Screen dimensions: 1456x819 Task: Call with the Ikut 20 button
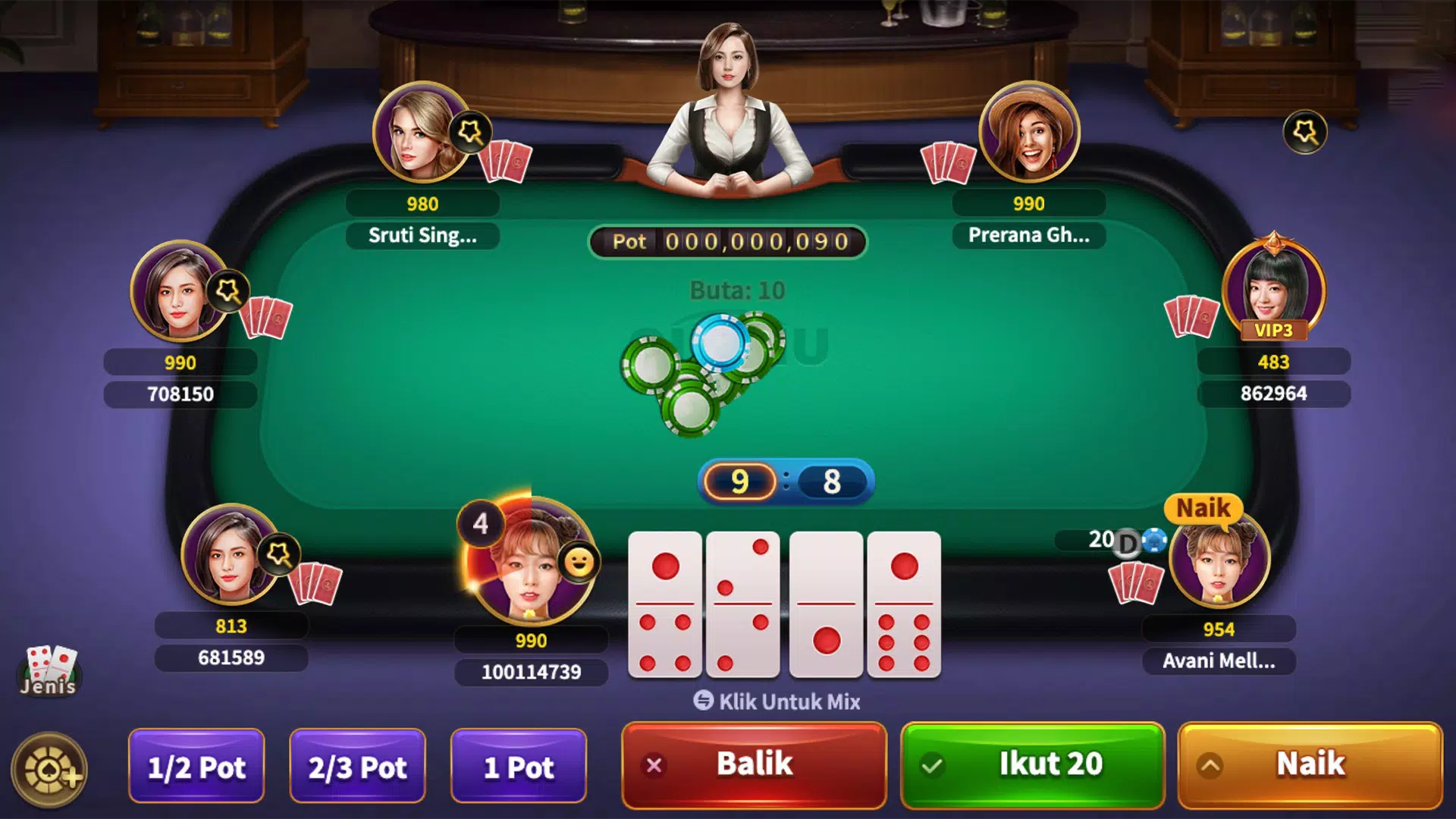tap(1032, 764)
